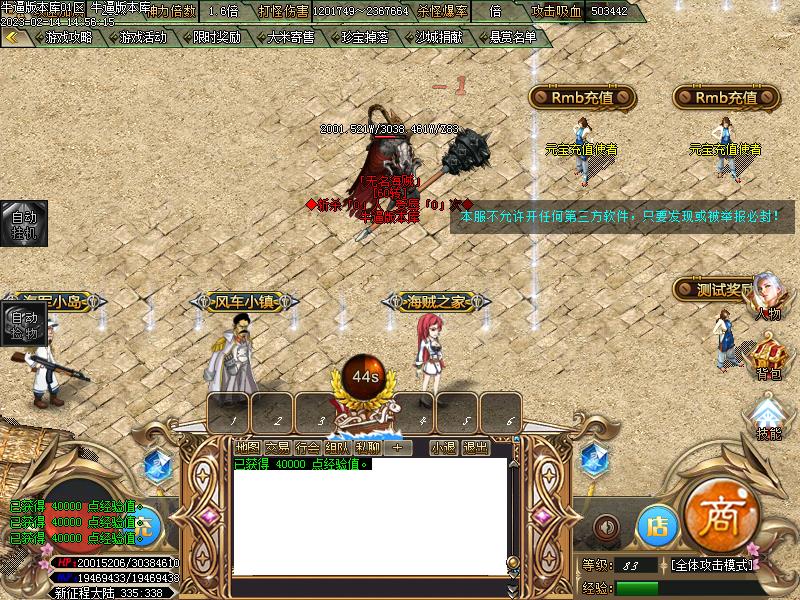The height and width of the screenshot is (600, 800).
Task: Open the 行会 guild panel
Action: click(x=308, y=447)
